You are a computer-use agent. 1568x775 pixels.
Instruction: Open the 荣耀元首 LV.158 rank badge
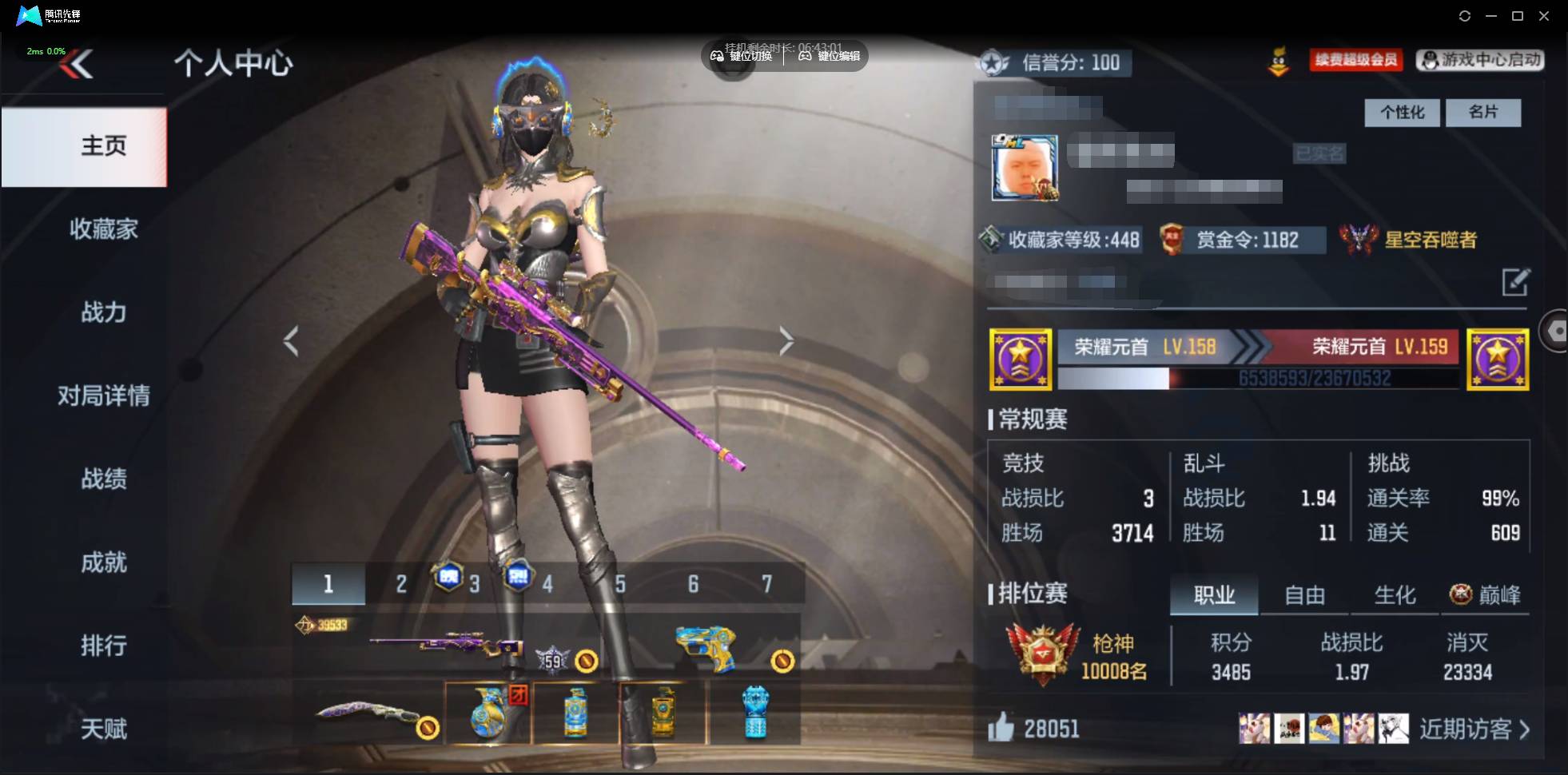[x=1022, y=359]
